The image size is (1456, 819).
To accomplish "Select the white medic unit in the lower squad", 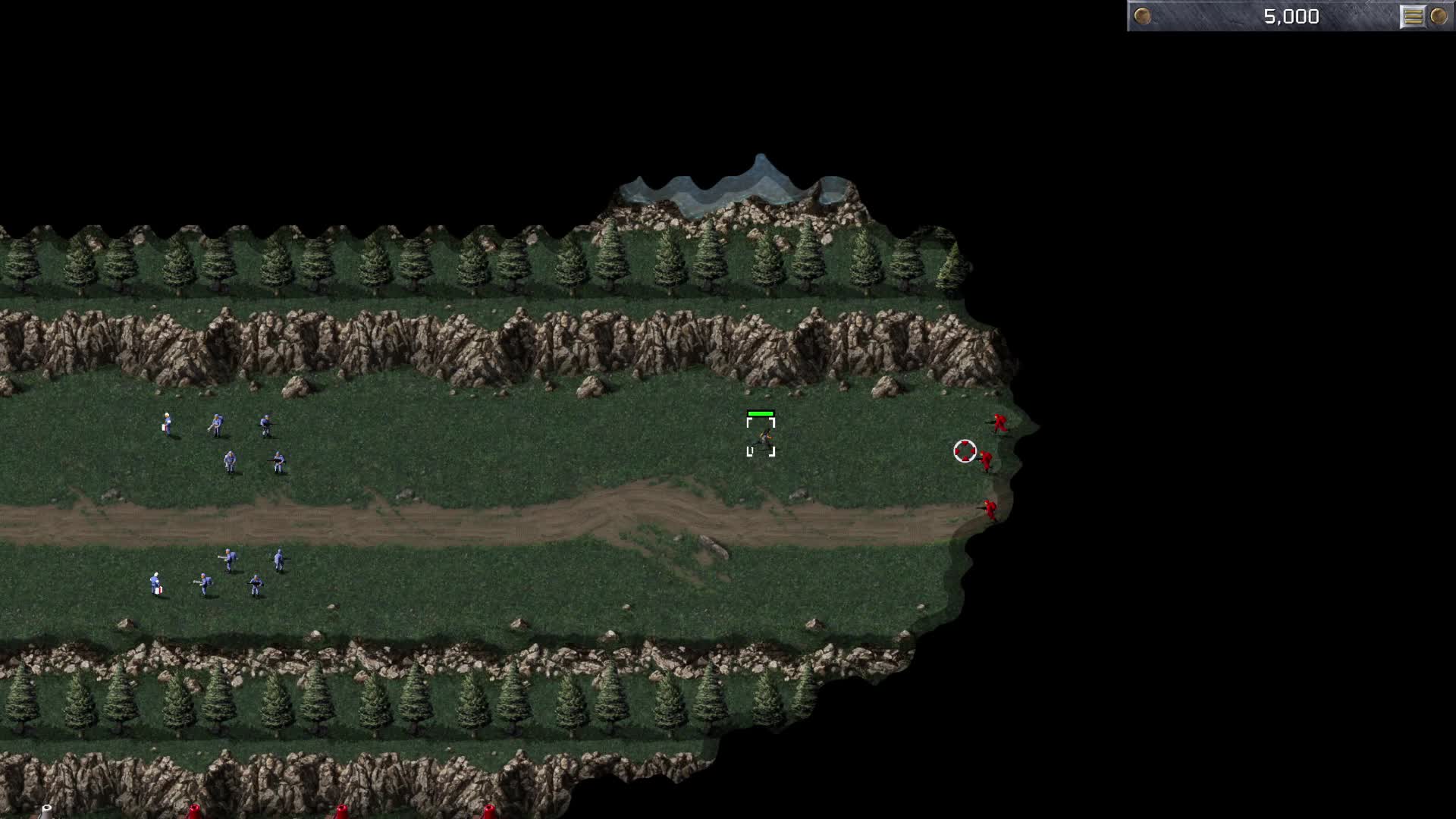I will coord(158,582).
